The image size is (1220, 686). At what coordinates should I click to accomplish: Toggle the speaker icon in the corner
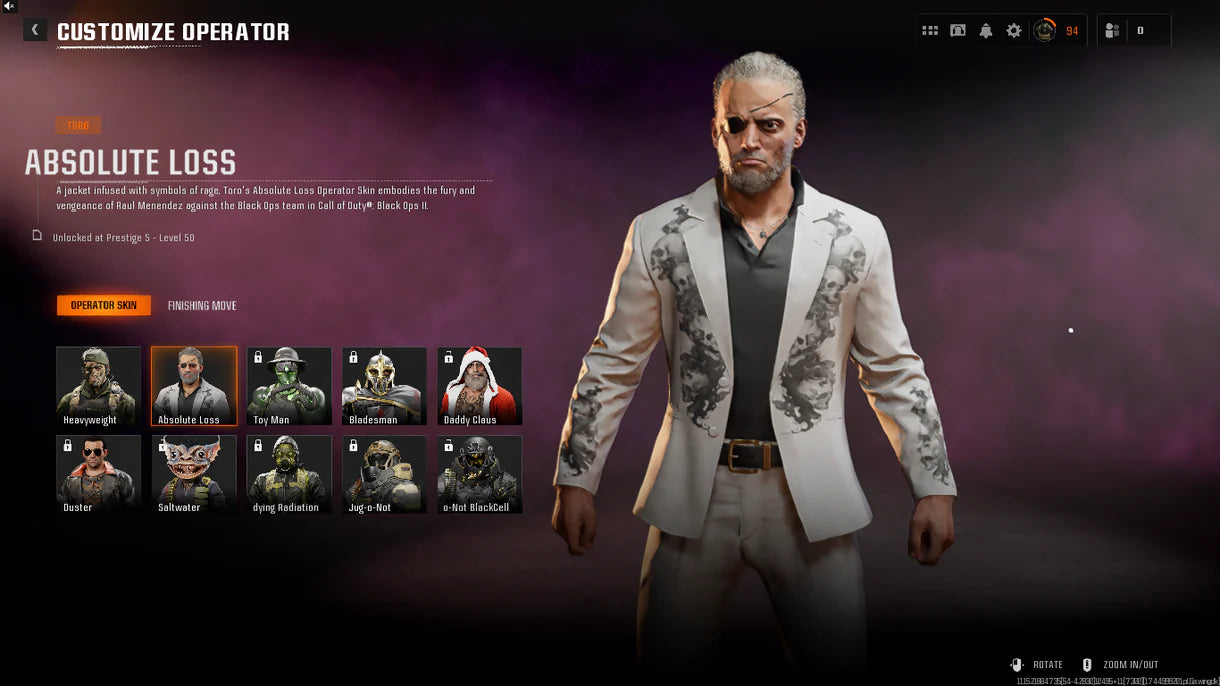click(x=9, y=6)
